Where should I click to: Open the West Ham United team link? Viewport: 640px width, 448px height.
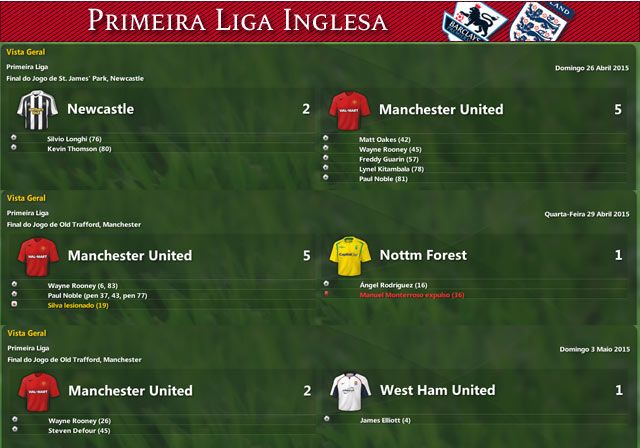pos(437,390)
